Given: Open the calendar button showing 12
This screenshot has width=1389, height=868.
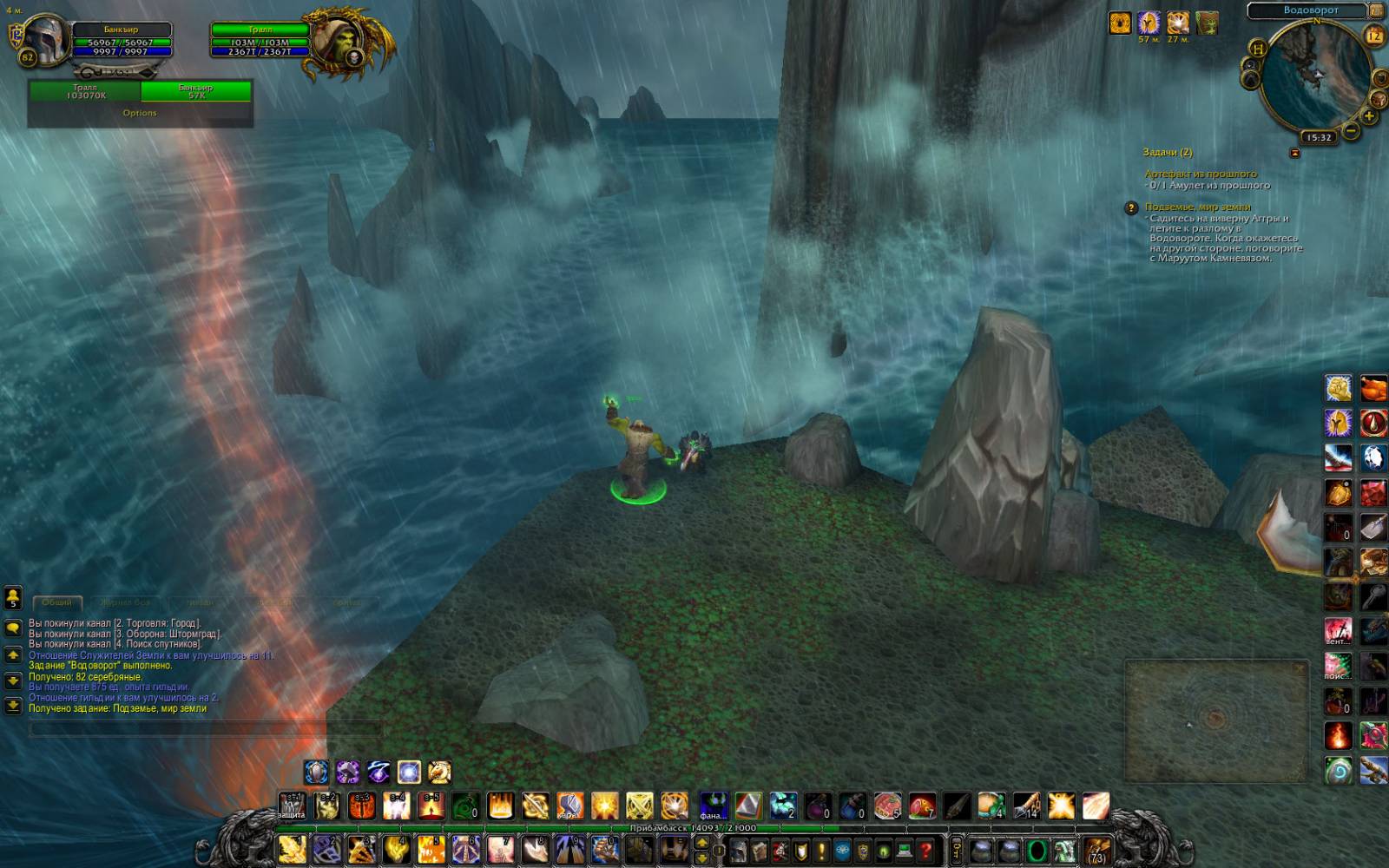Looking at the screenshot, I should tap(1373, 36).
